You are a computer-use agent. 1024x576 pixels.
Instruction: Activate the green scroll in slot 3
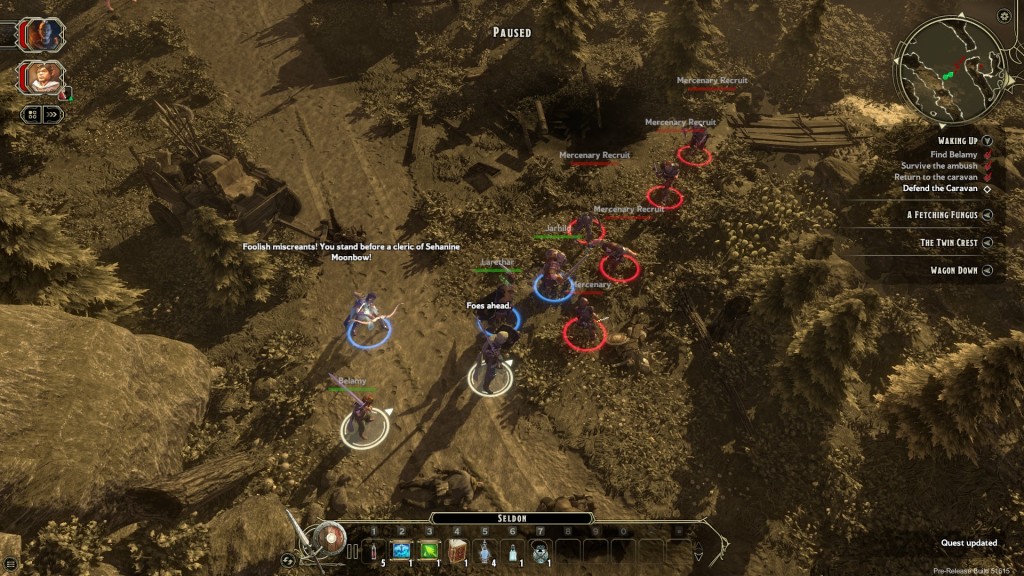[430, 550]
